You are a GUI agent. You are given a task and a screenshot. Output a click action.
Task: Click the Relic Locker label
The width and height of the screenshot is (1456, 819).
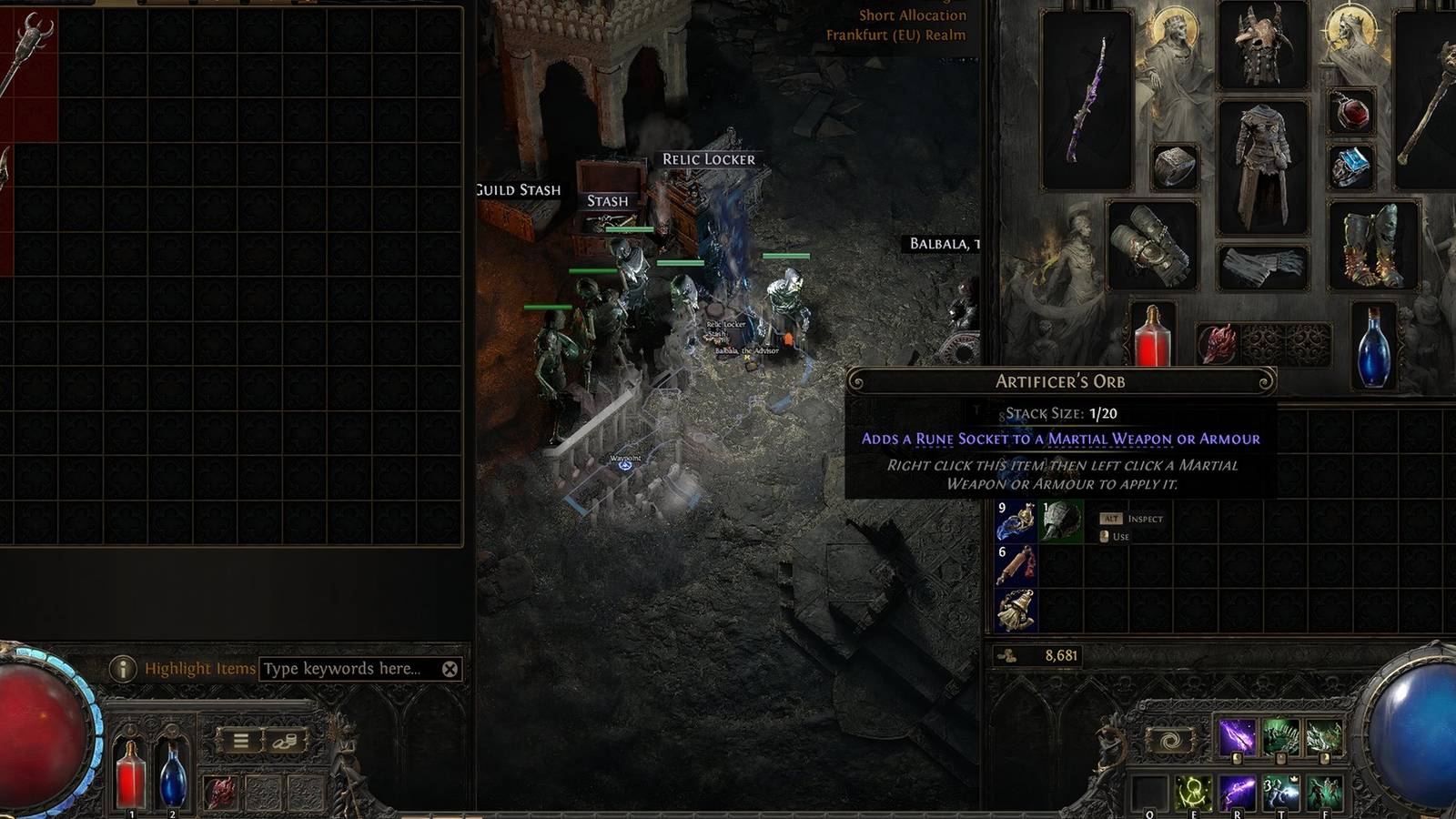coord(710,159)
